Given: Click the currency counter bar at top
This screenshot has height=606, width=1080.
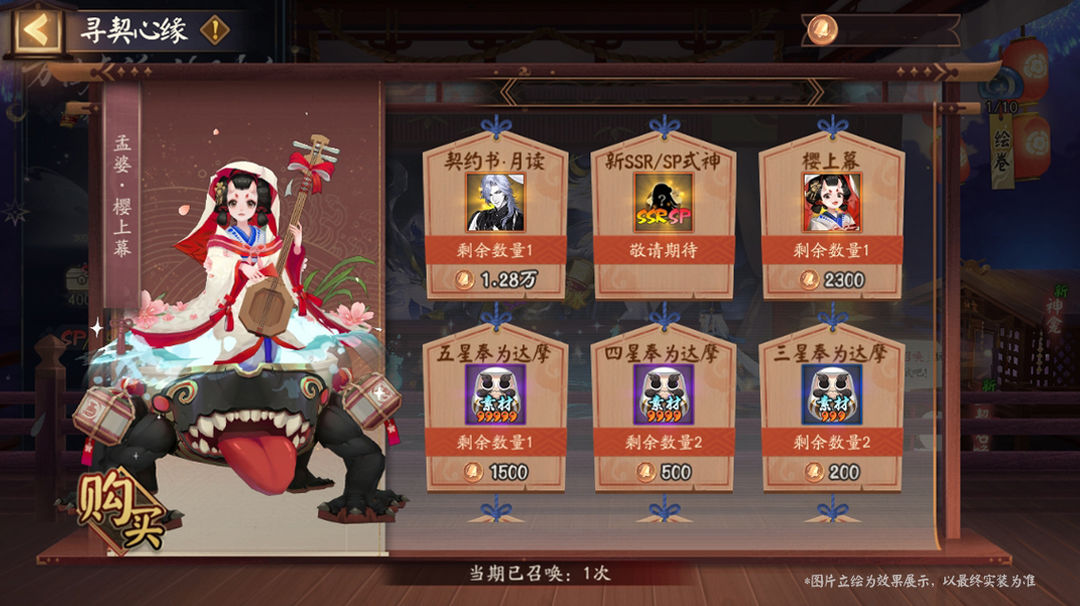Looking at the screenshot, I should pyautogui.click(x=880, y=29).
